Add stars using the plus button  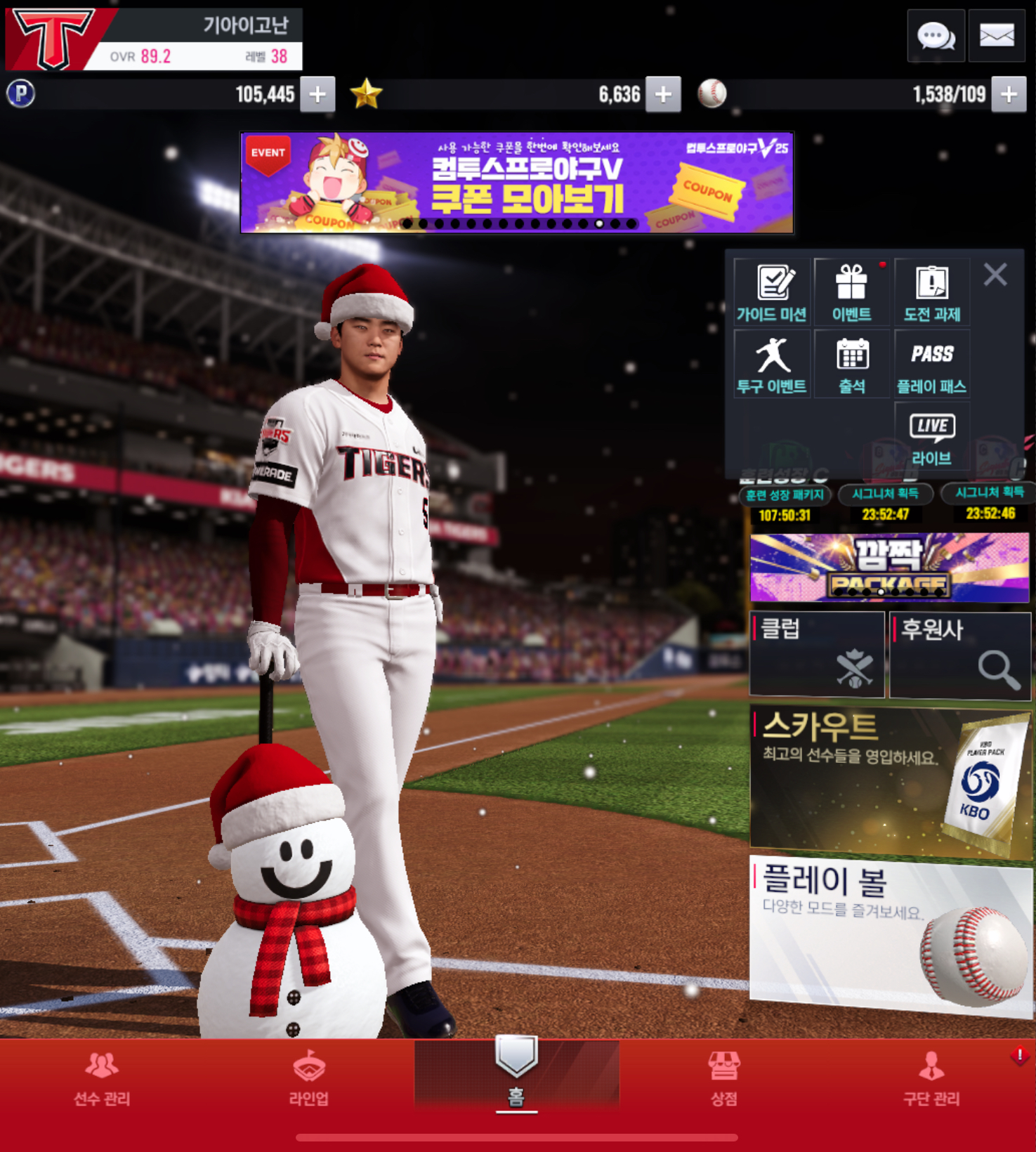663,94
